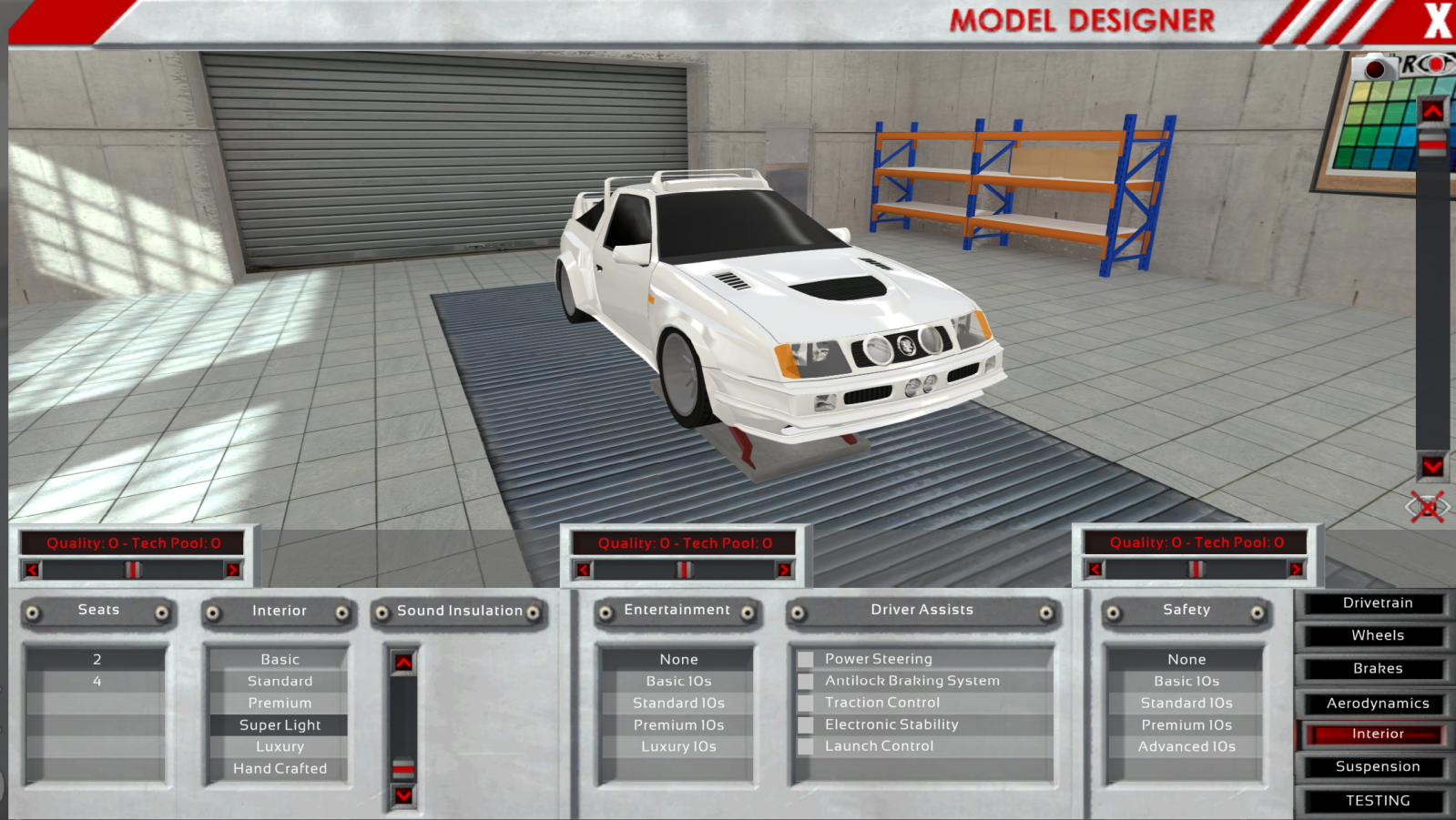1456x820 pixels.
Task: Switch to the Drivetrain tab
Action: tap(1376, 603)
